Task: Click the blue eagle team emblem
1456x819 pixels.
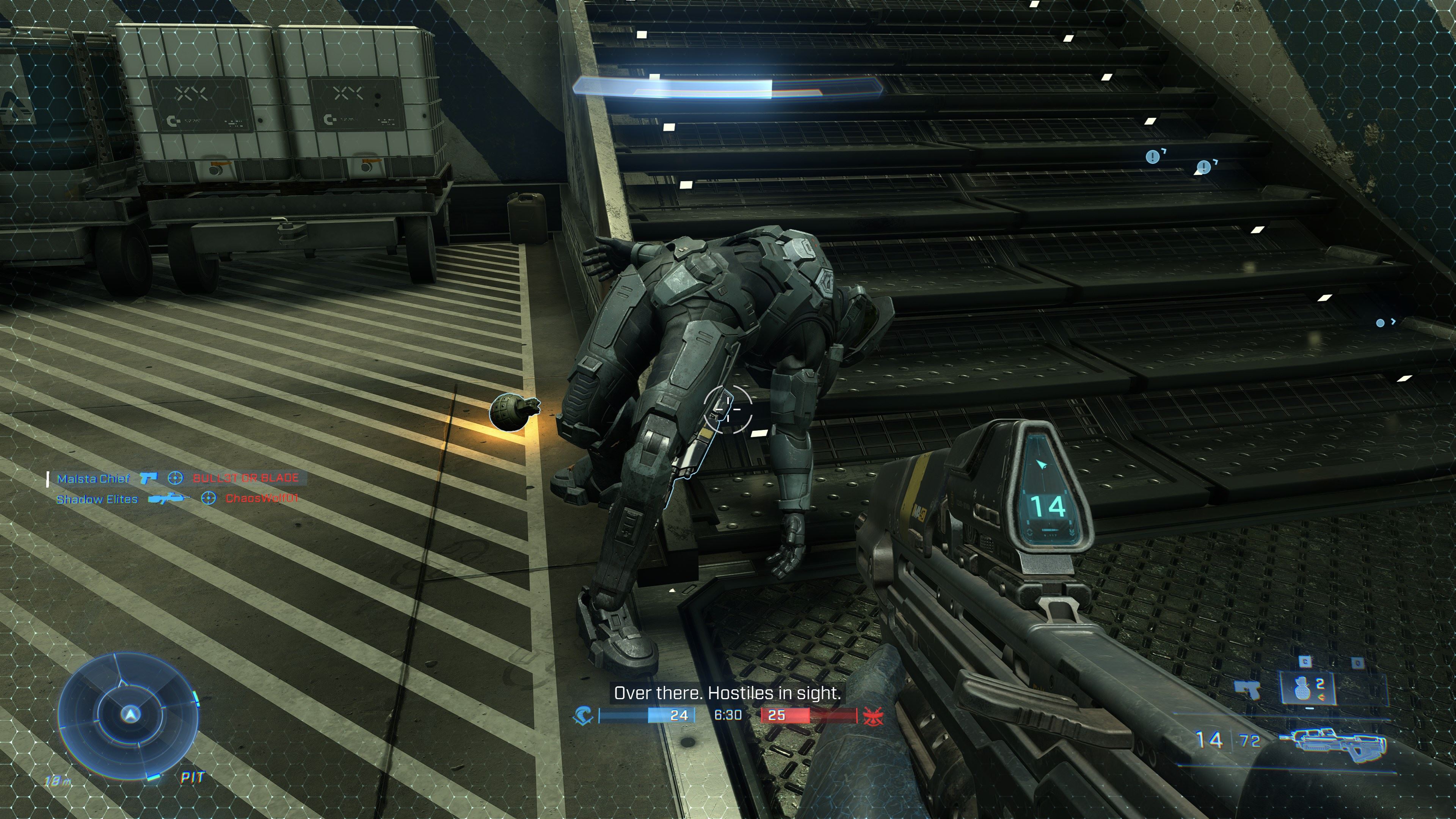Action: (583, 715)
